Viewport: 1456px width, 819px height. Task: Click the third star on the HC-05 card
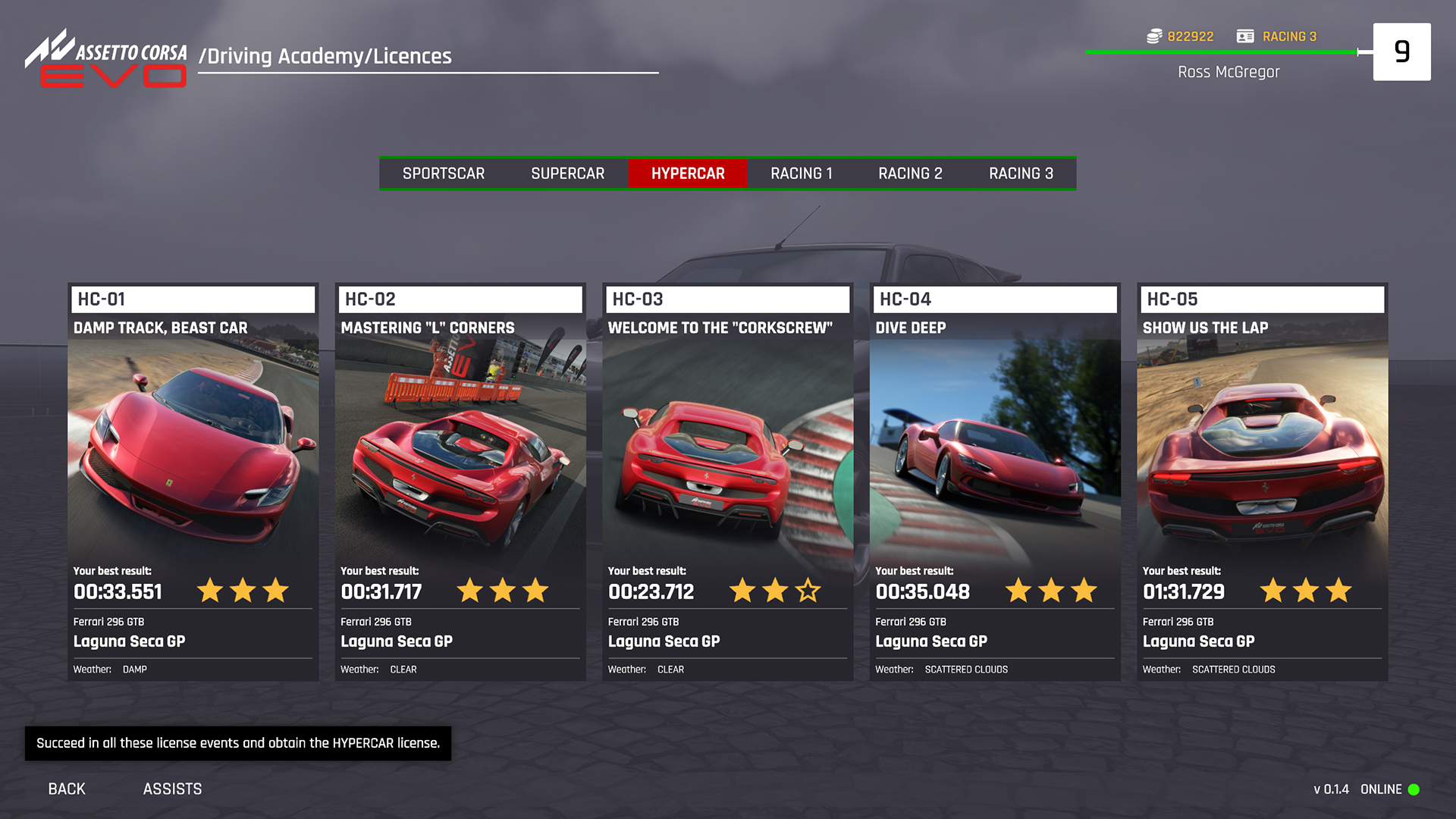pyautogui.click(x=1340, y=590)
